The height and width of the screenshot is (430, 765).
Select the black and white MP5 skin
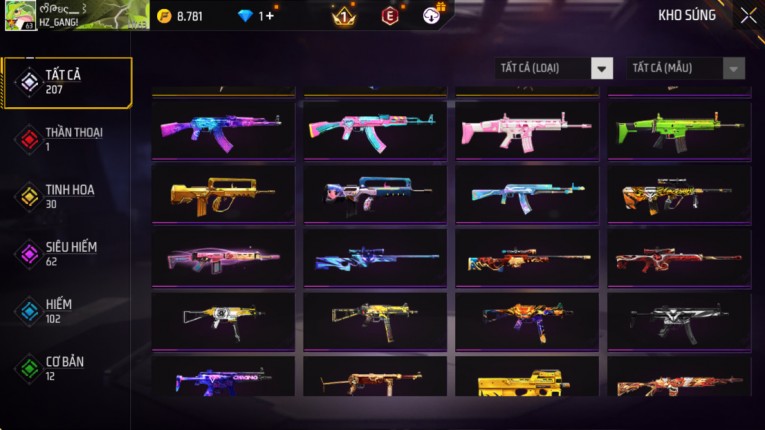point(679,320)
